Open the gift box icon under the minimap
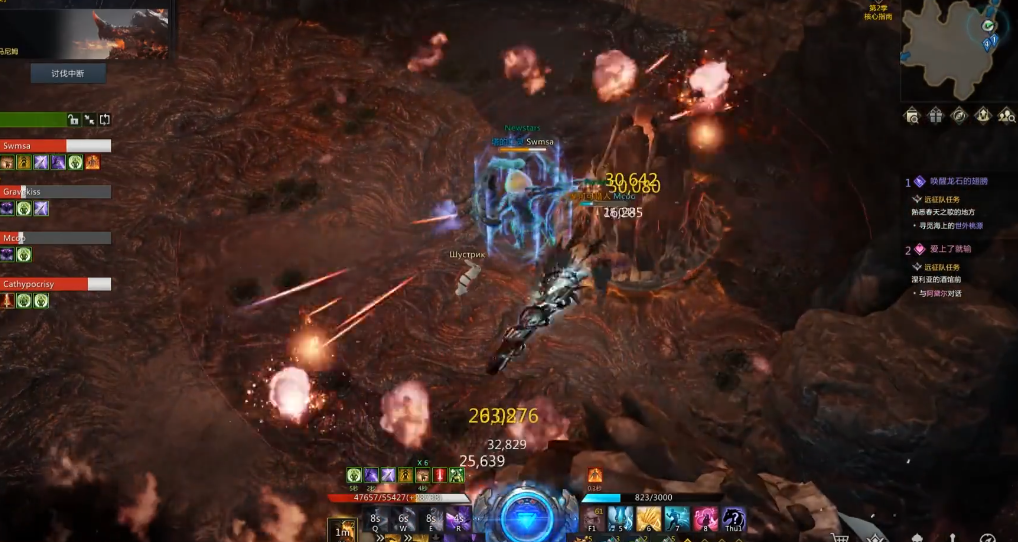 [936, 116]
